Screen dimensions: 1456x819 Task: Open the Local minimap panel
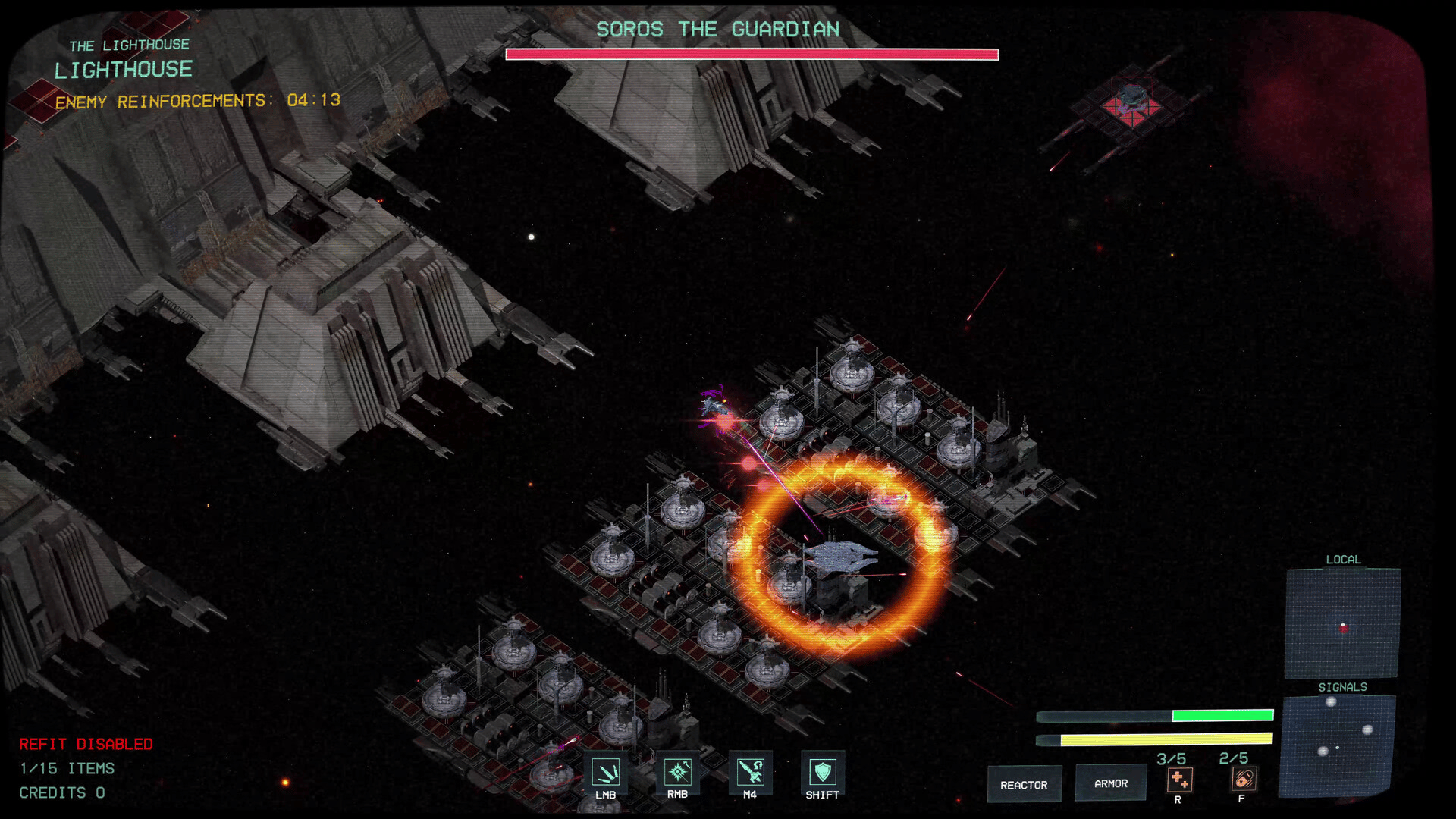point(1342,623)
